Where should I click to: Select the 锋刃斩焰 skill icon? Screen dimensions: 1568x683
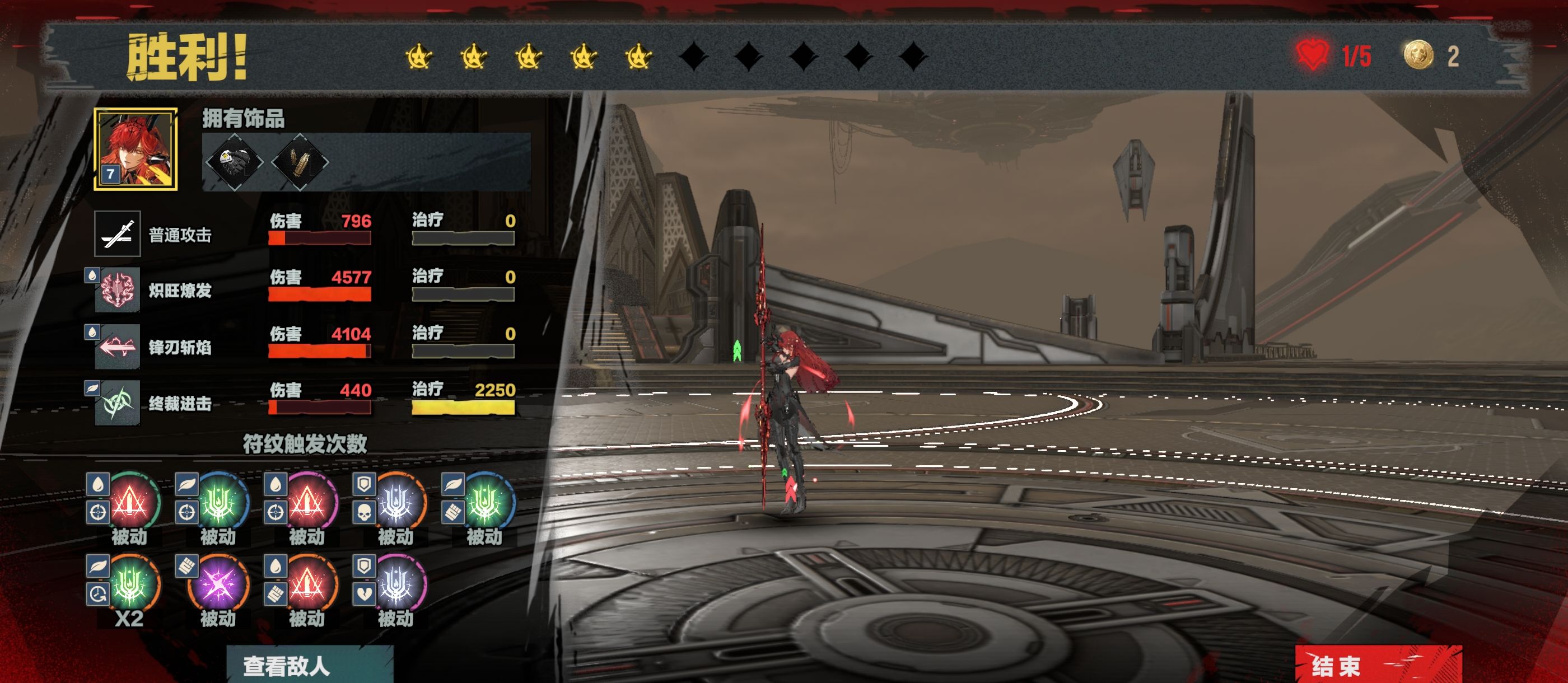tap(118, 347)
